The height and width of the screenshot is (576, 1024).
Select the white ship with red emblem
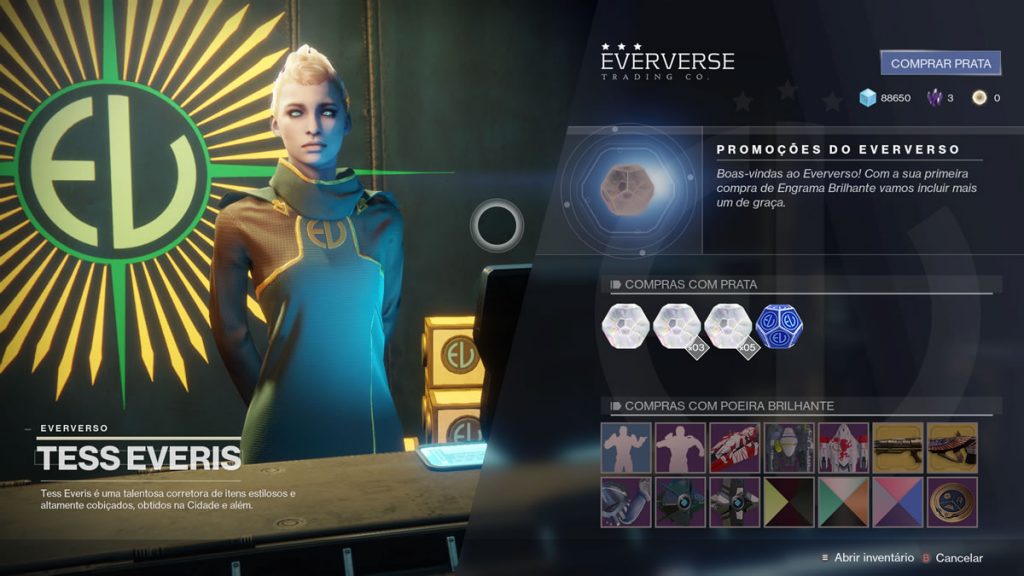(x=843, y=447)
